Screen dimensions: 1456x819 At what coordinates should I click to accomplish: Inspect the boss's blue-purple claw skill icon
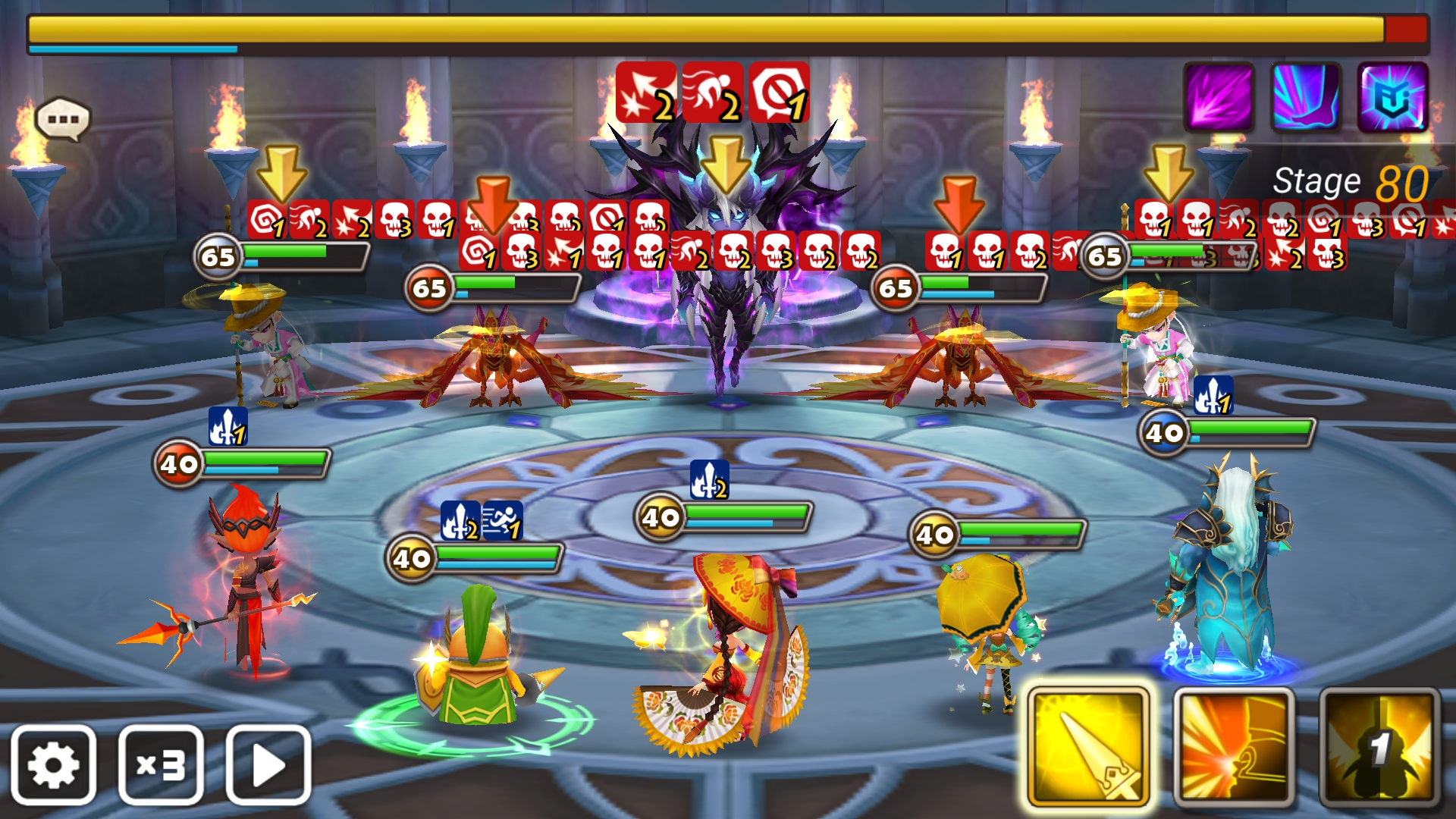(1306, 97)
